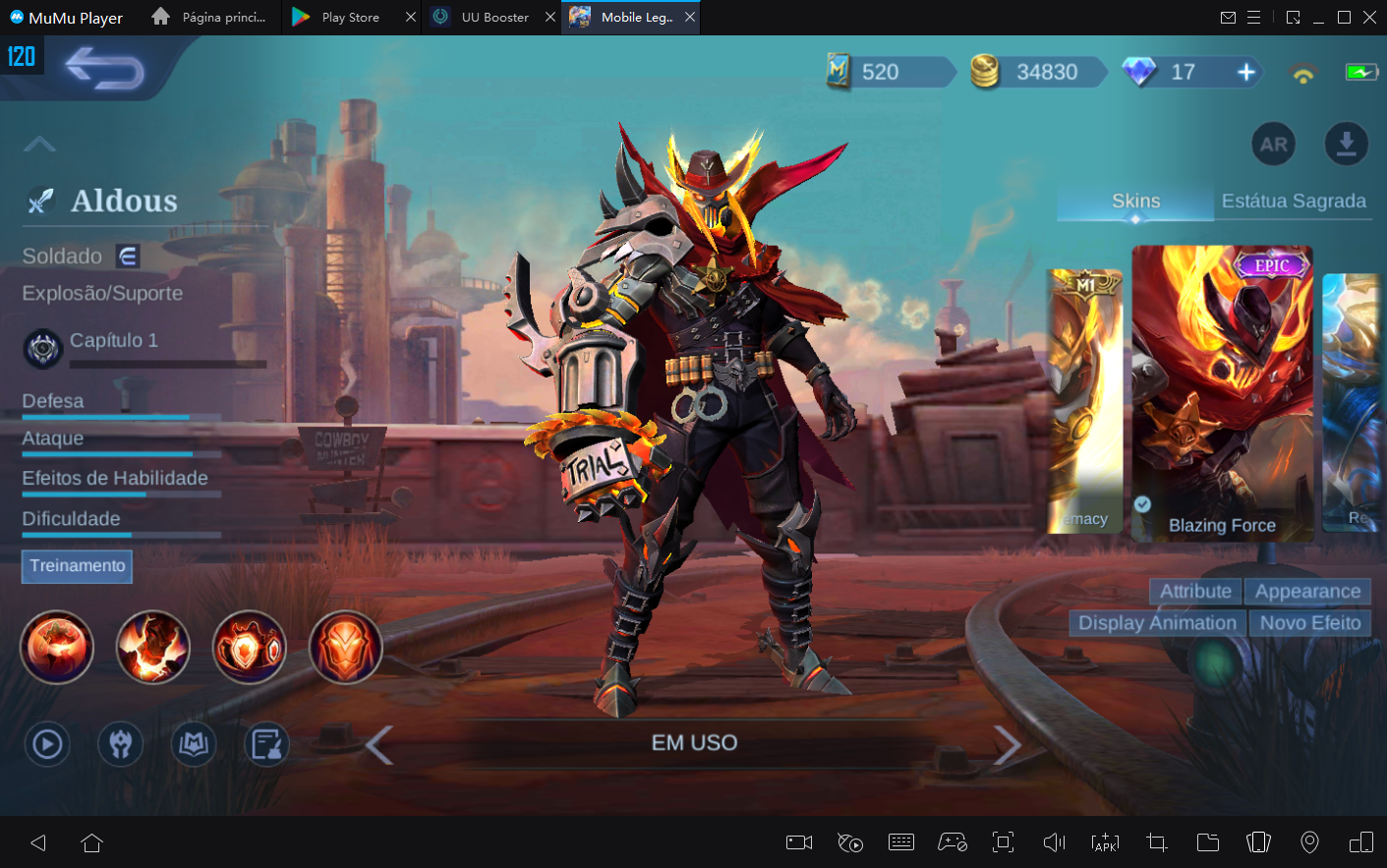
Task: Open the keyboard mapping icon
Action: 900,842
